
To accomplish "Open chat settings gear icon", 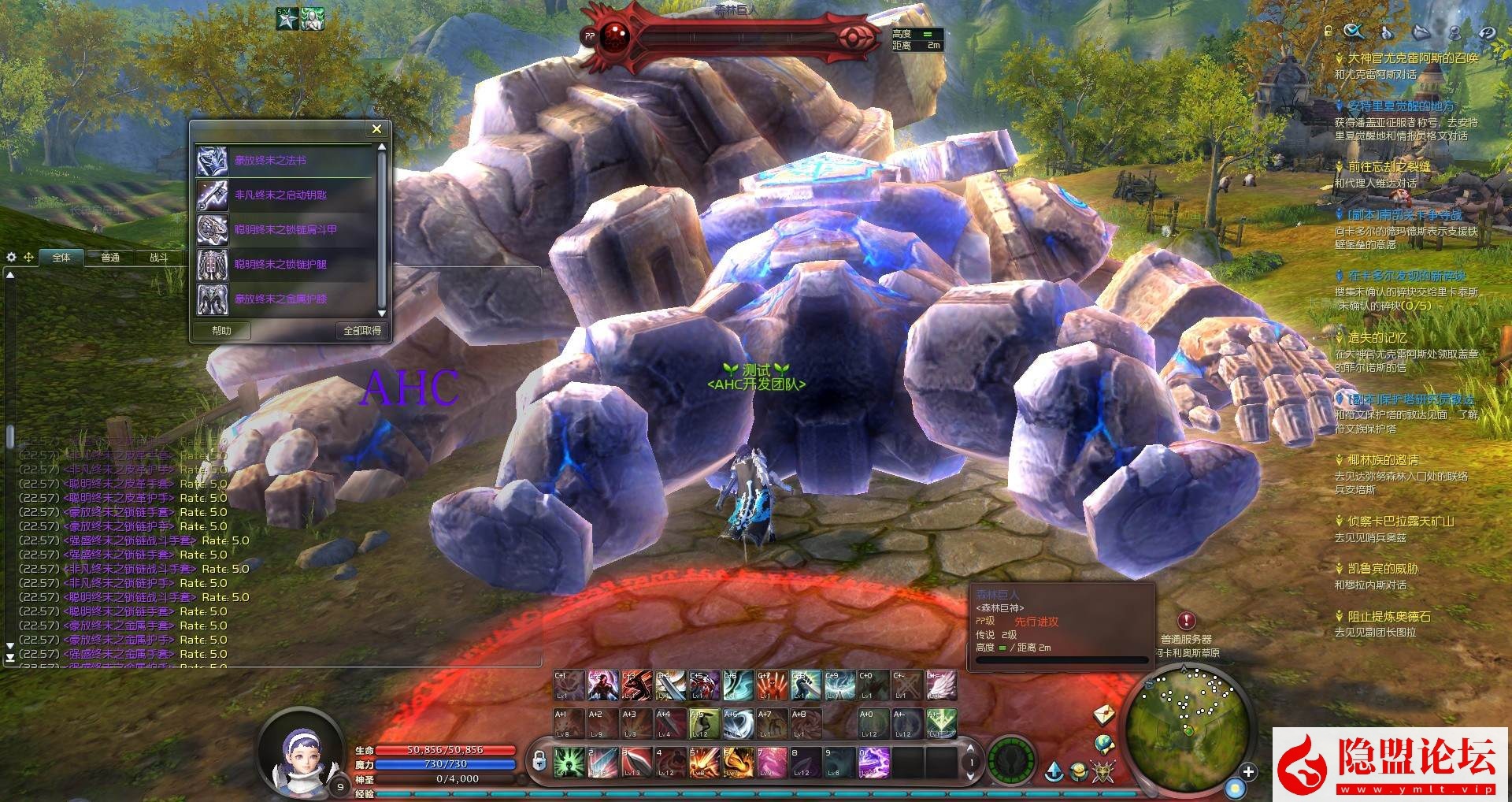I will (x=11, y=258).
